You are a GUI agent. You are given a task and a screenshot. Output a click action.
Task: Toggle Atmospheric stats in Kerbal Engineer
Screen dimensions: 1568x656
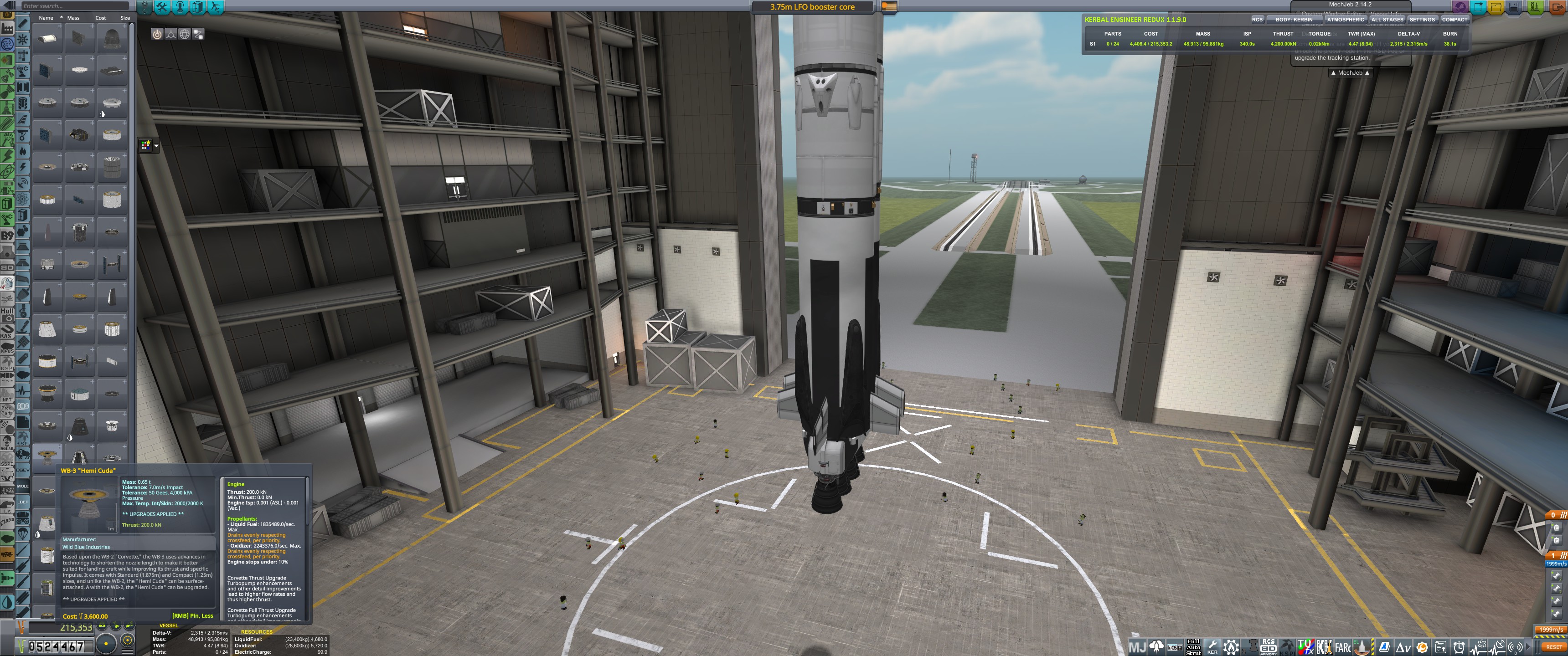1345,20
